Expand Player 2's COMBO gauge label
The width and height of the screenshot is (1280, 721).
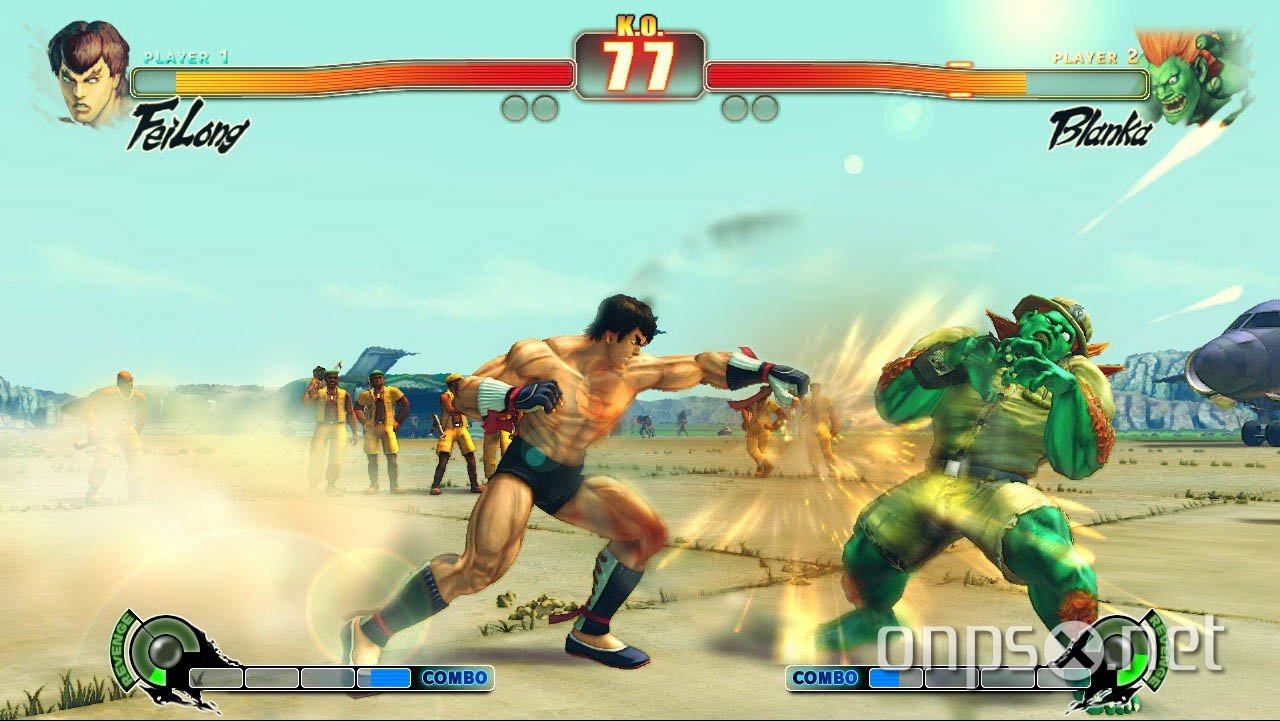point(824,675)
